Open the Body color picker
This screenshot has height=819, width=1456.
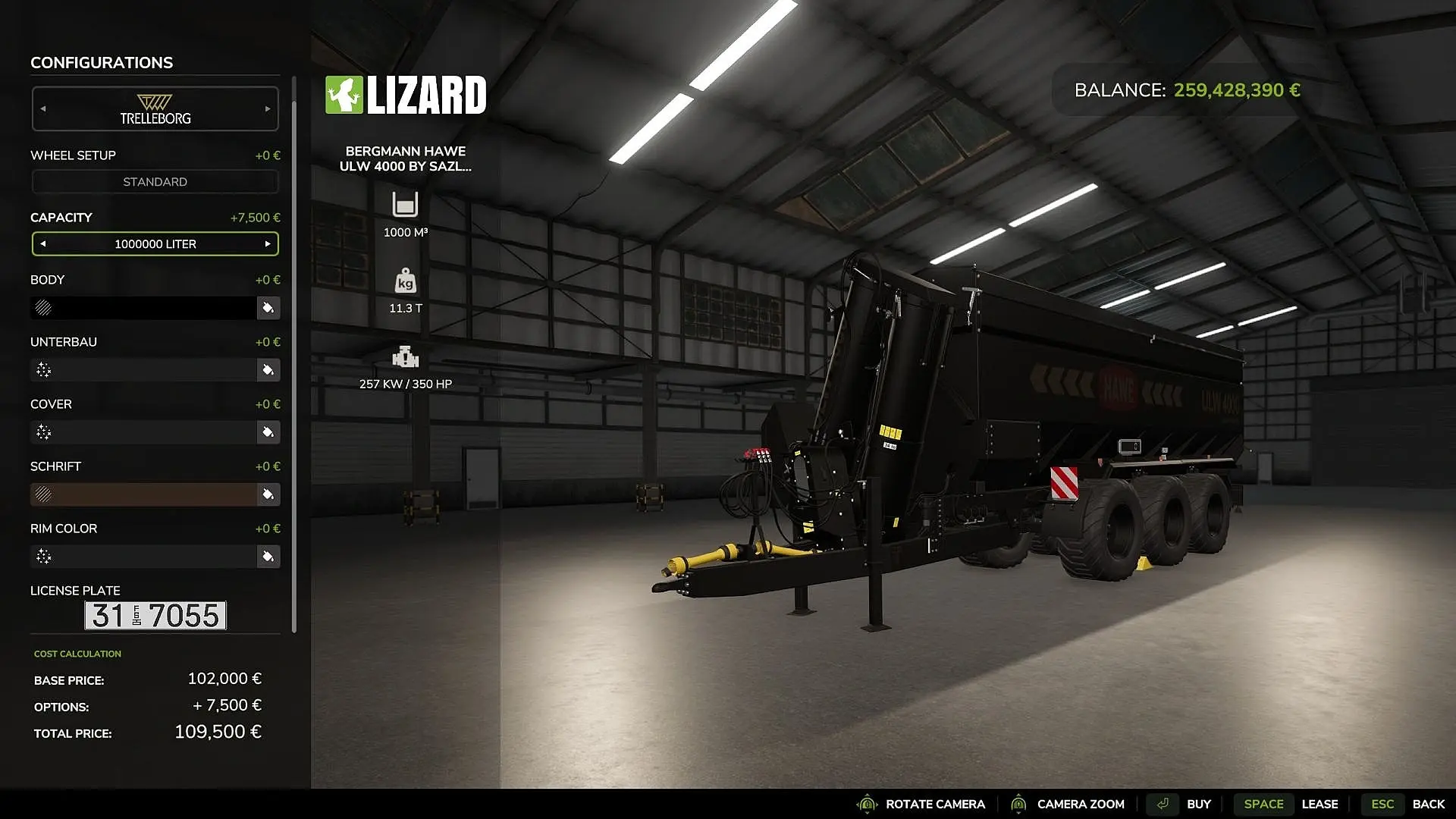coord(268,308)
